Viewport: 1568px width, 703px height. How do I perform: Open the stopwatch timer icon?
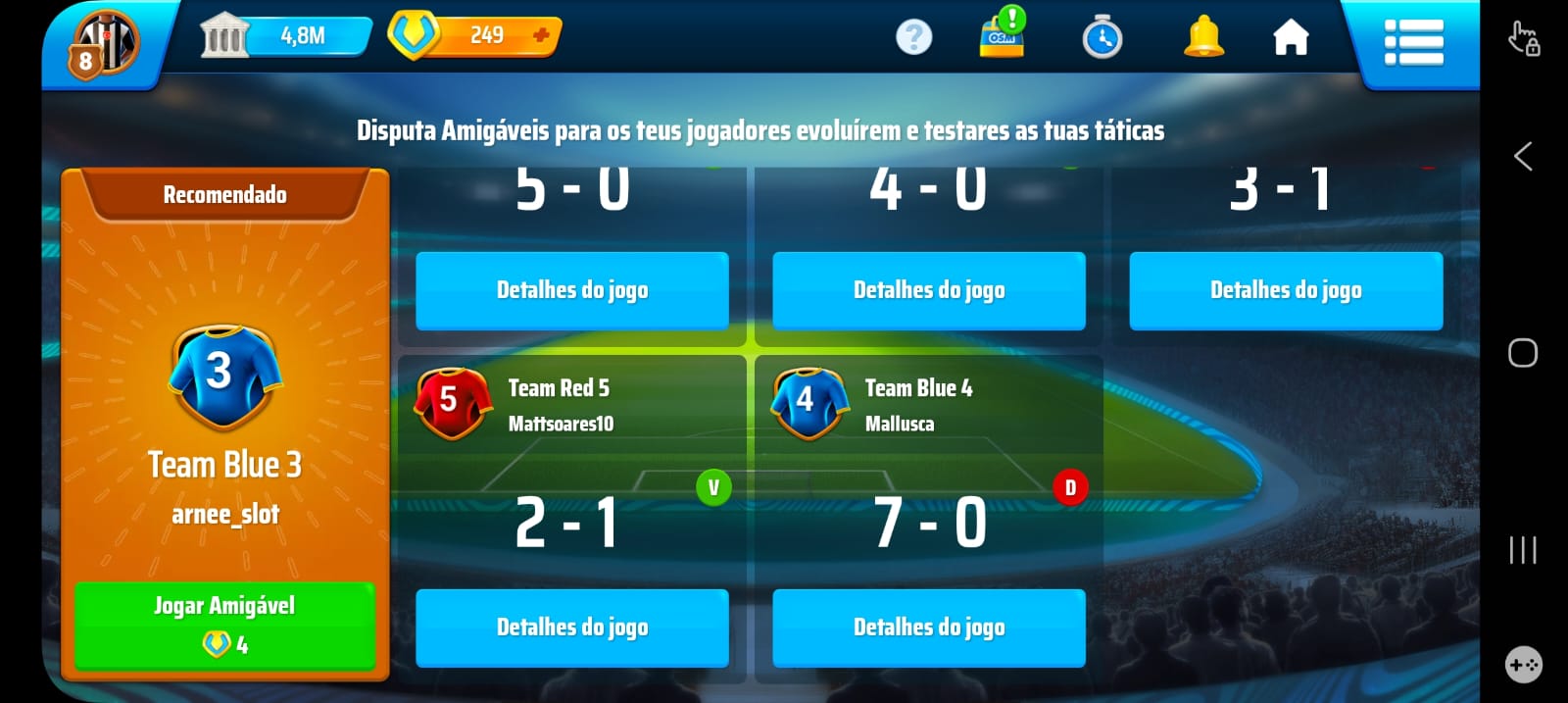1102,38
